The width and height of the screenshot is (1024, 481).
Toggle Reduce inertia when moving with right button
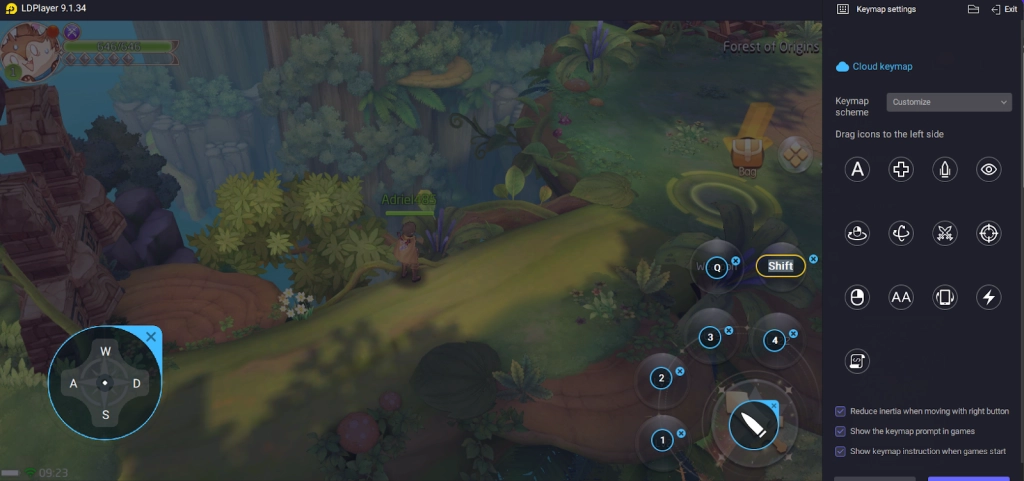coord(840,411)
